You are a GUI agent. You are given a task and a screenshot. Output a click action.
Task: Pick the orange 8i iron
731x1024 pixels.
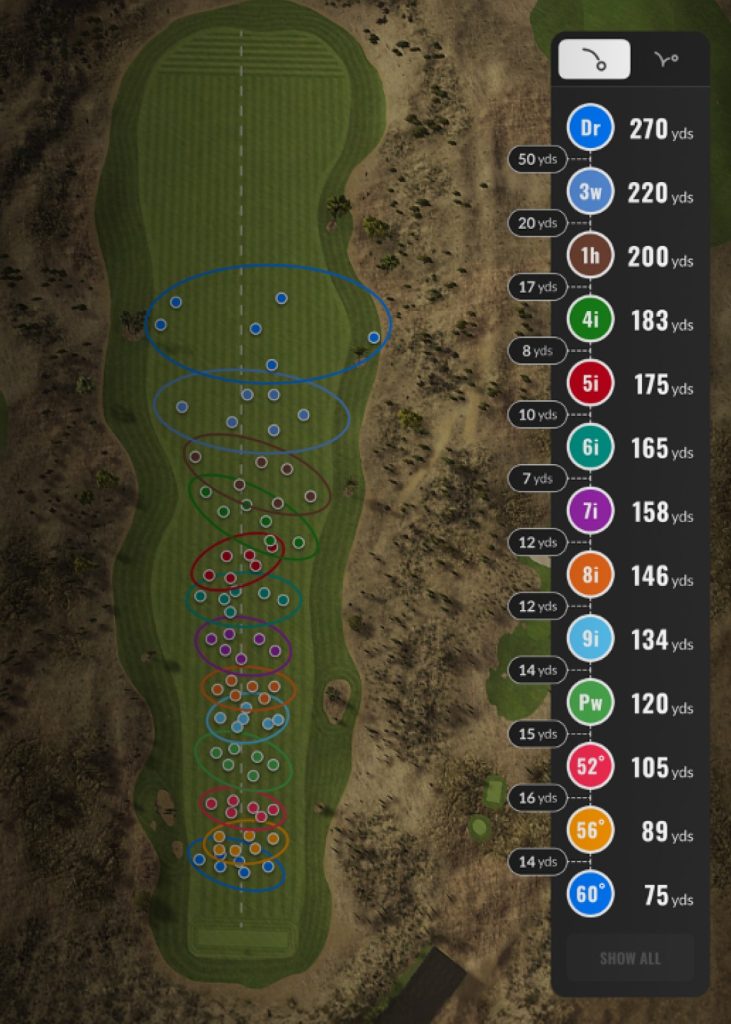[590, 576]
